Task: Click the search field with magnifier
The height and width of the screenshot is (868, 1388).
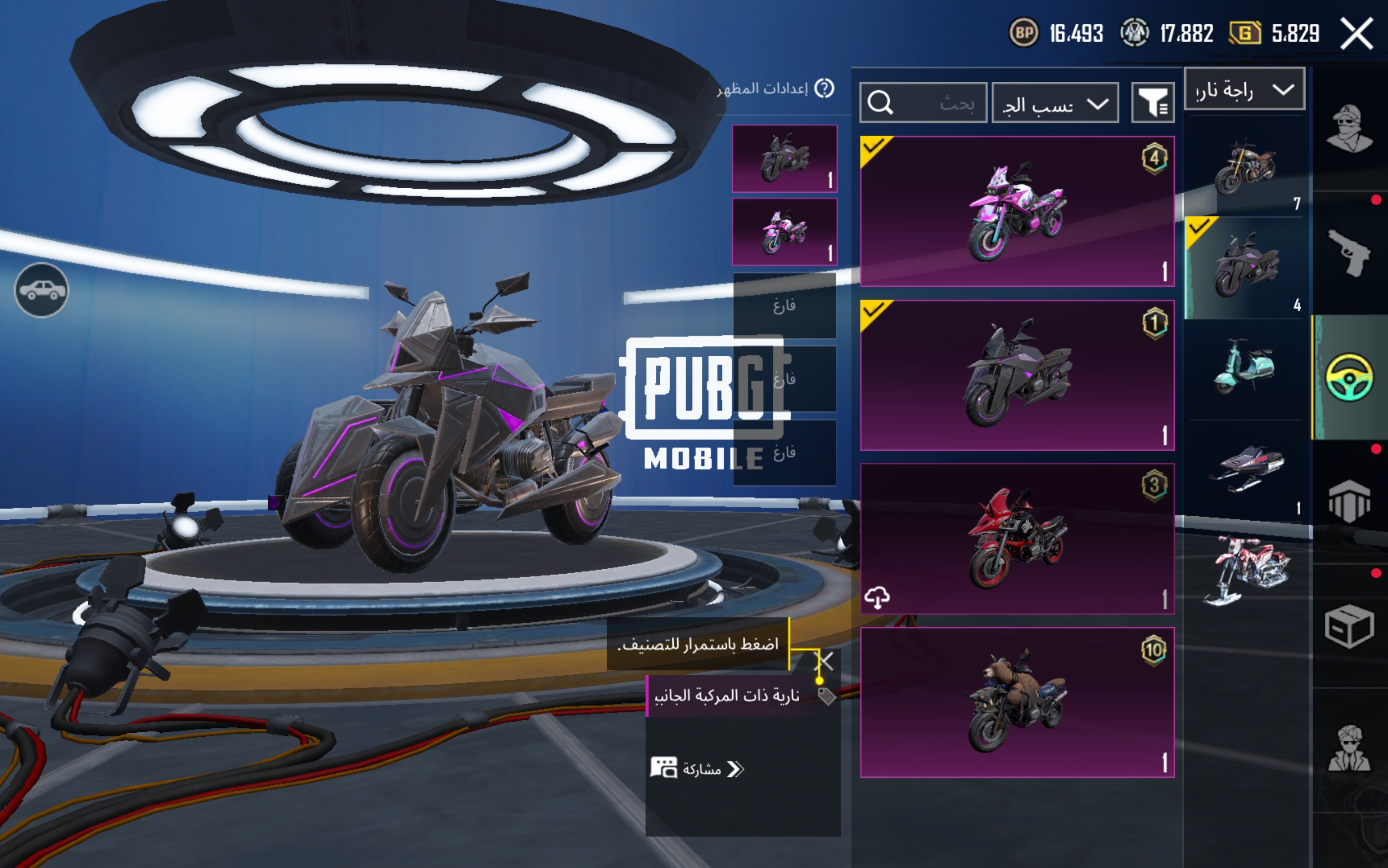Action: coord(923,103)
